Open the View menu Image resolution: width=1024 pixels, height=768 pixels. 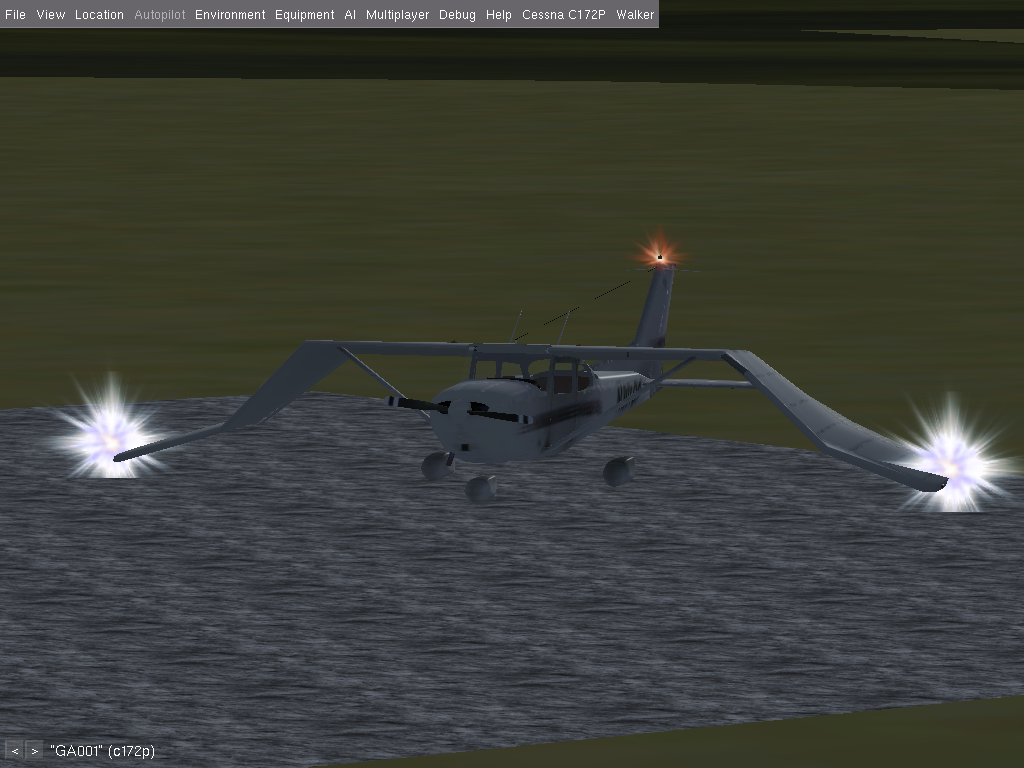50,15
